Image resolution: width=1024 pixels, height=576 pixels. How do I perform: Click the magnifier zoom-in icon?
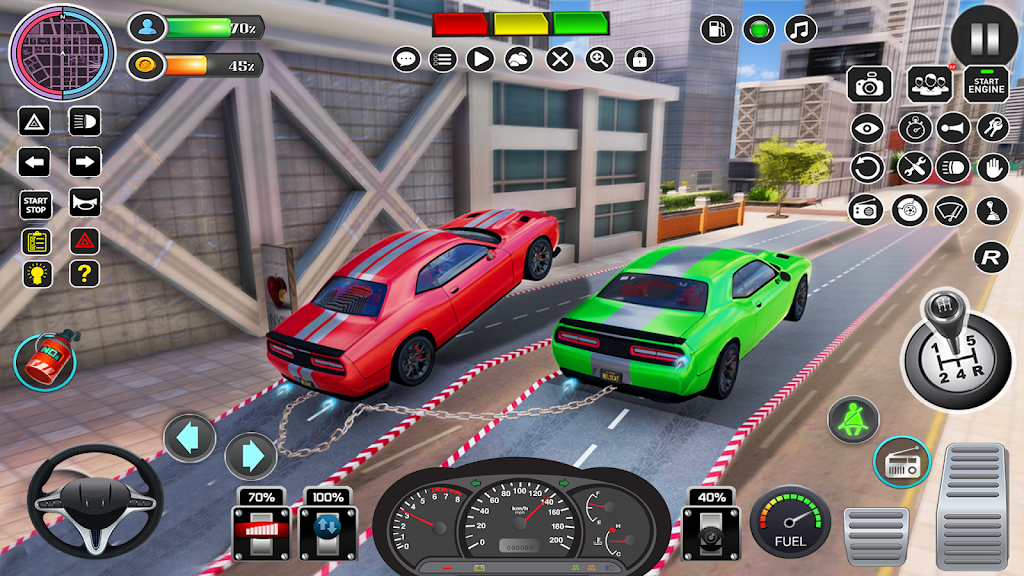click(599, 59)
